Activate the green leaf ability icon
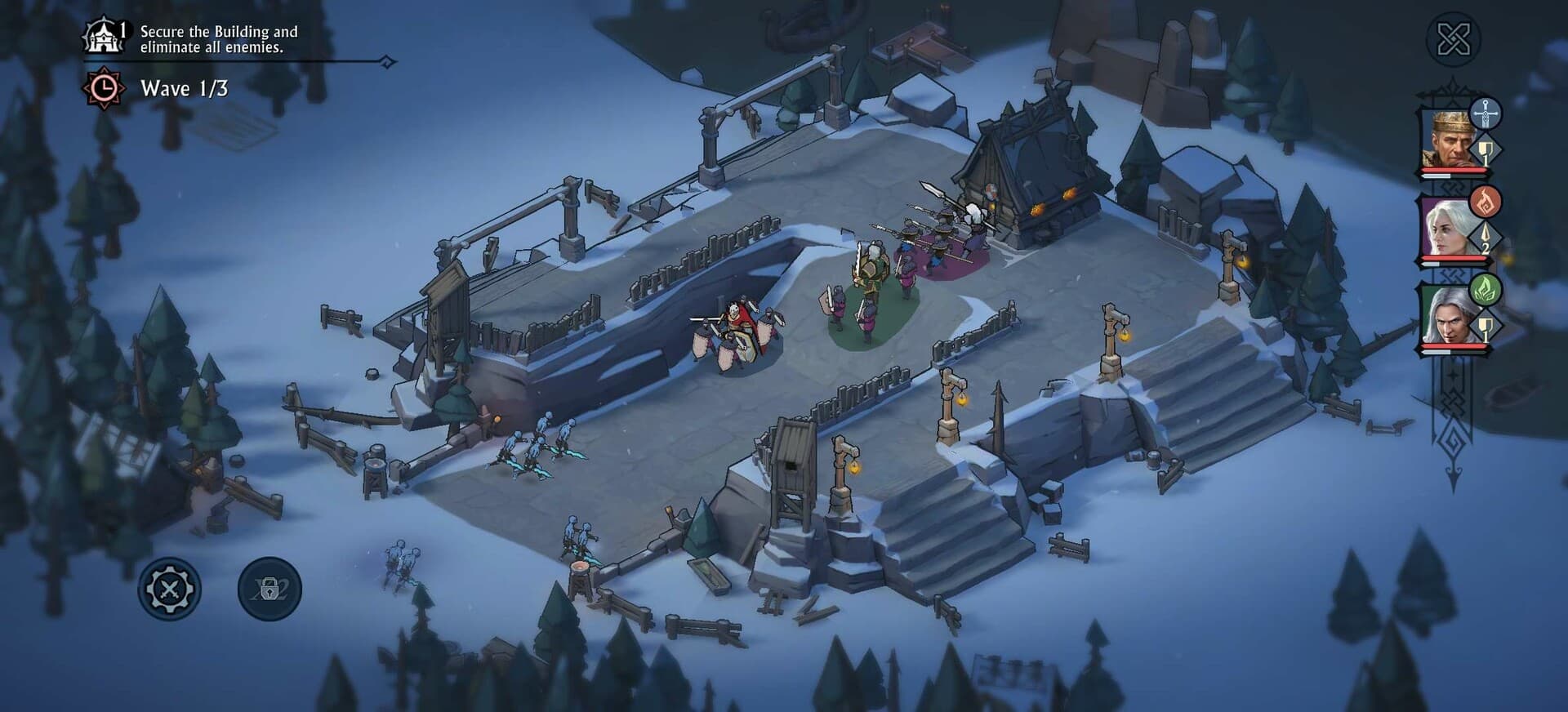 point(1486,289)
